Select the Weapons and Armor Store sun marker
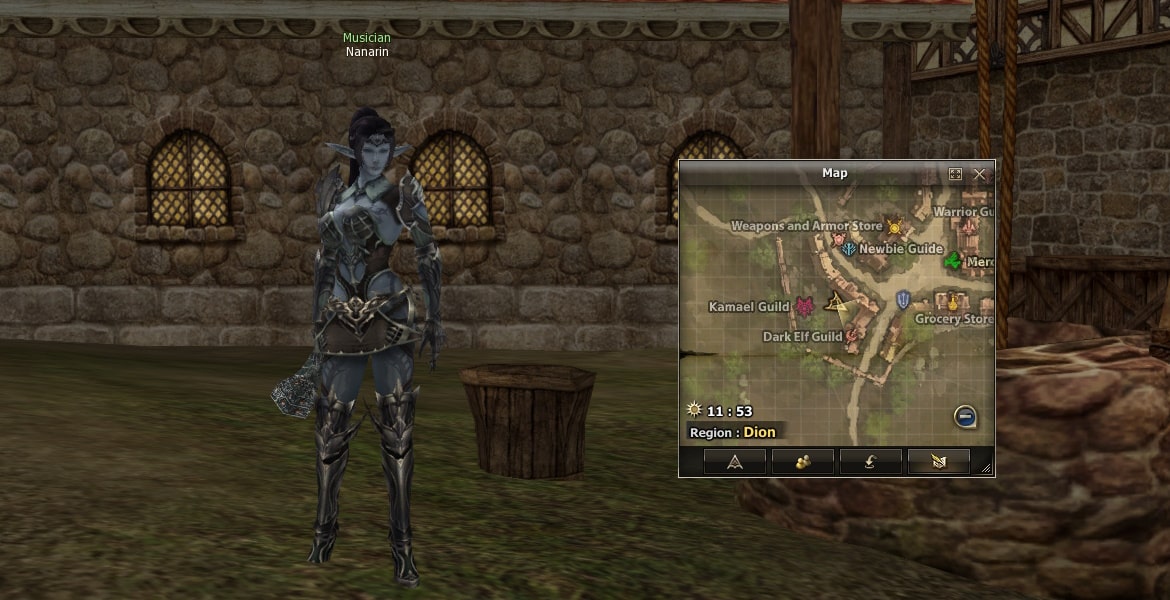1170x600 pixels. click(894, 228)
